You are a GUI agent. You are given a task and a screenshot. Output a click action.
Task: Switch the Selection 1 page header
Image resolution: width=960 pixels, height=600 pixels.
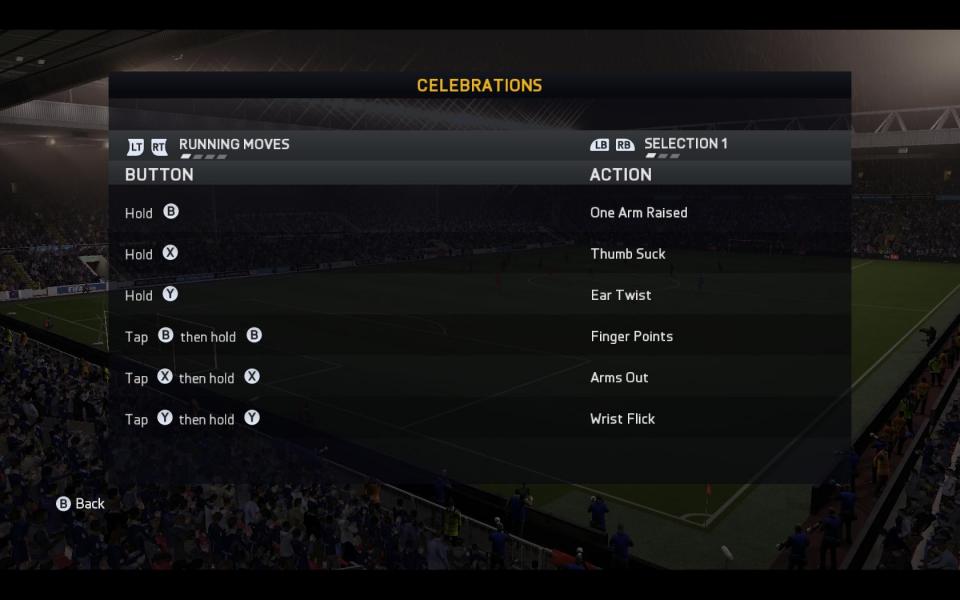pyautogui.click(x=685, y=144)
